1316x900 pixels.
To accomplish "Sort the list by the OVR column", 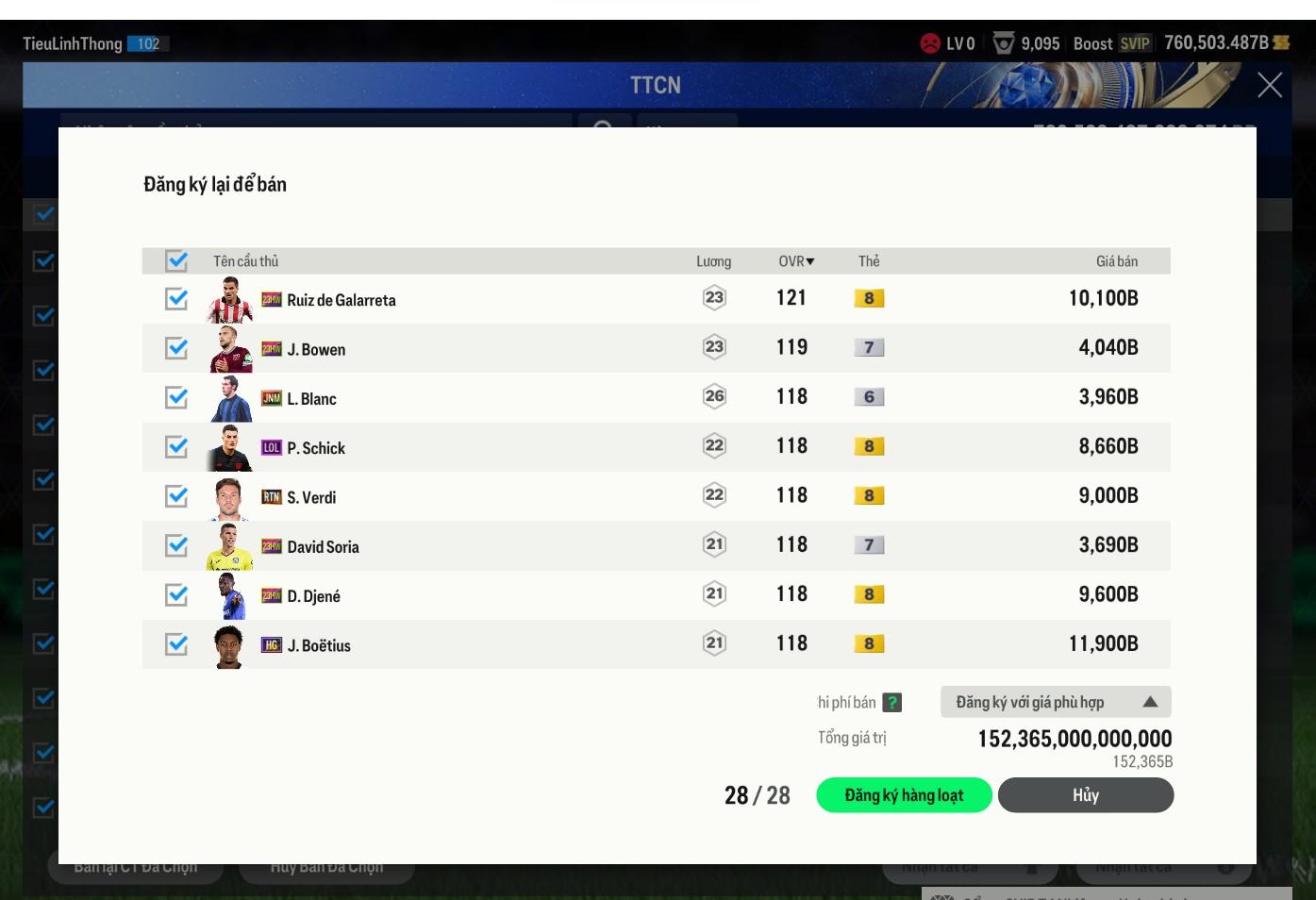I will [796, 261].
